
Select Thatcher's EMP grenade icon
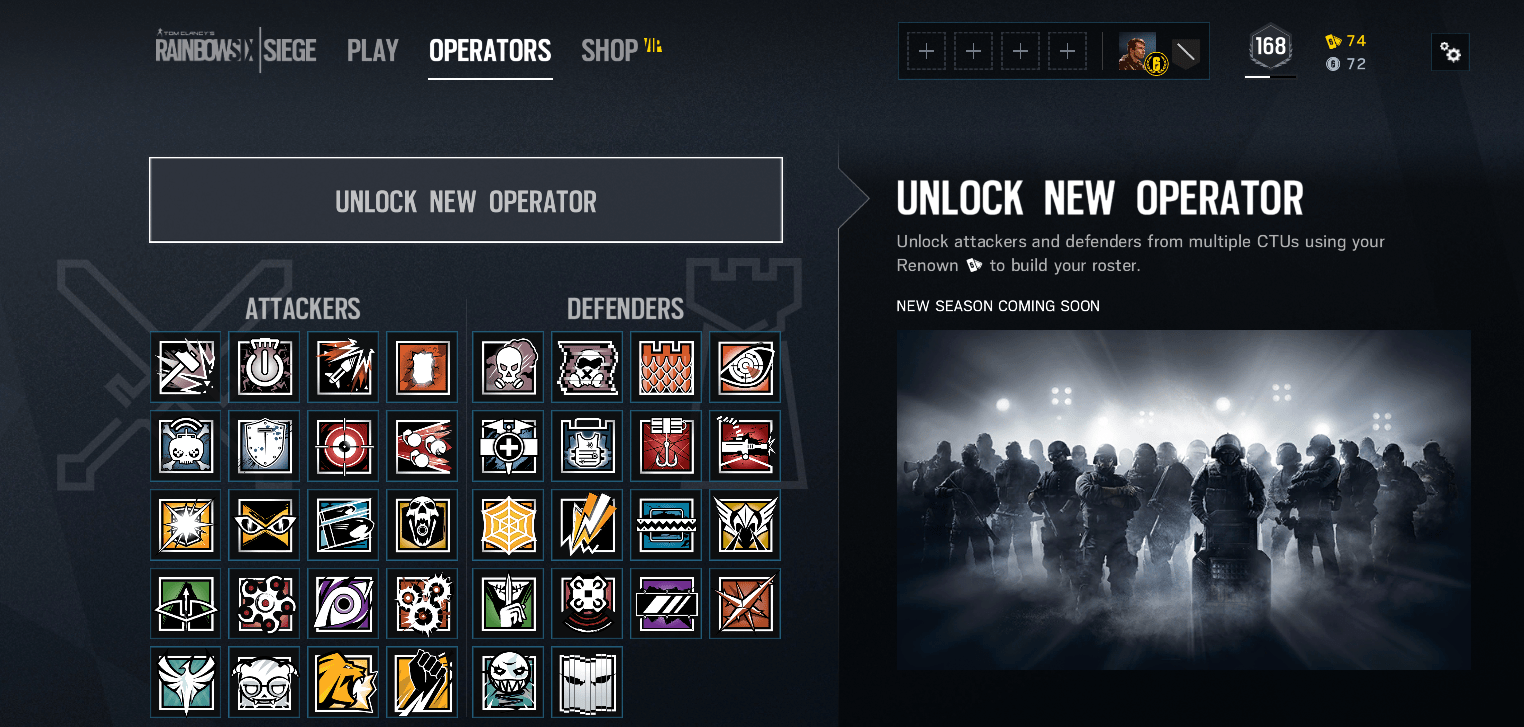264,366
